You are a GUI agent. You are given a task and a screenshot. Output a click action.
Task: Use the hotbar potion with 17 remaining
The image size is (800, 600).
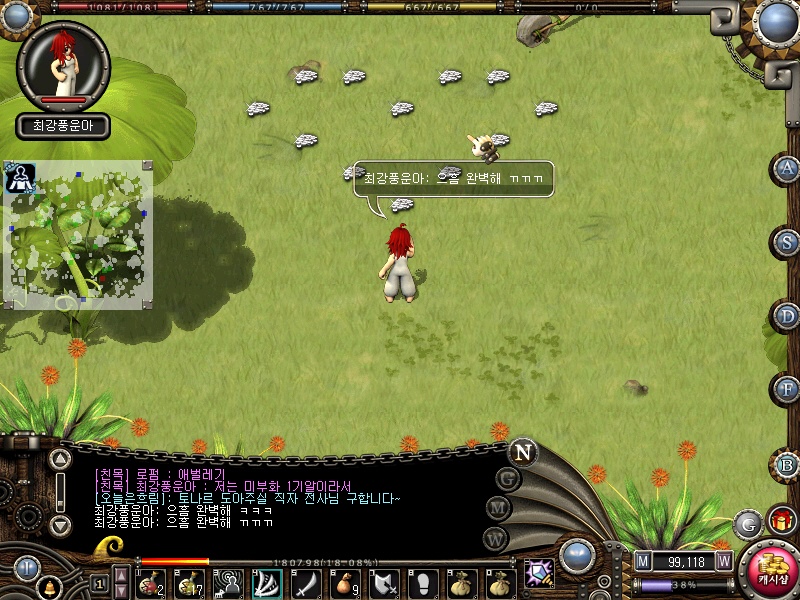pos(190,582)
